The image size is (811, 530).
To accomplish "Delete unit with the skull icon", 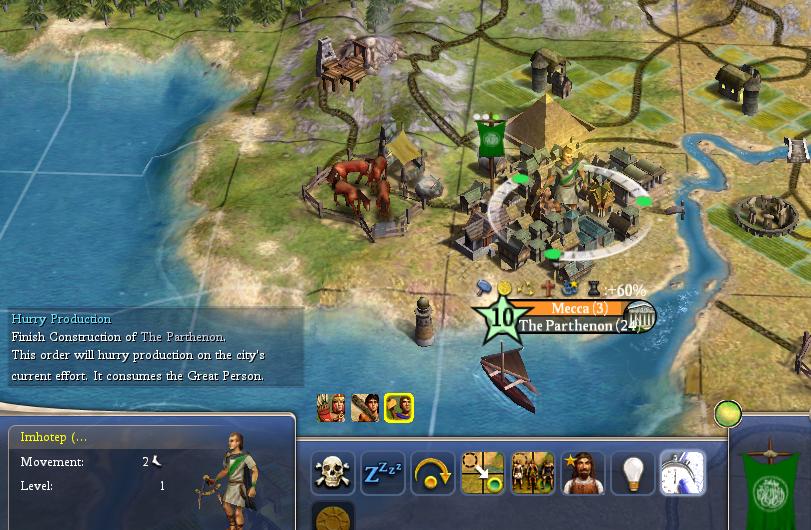I will coord(333,473).
